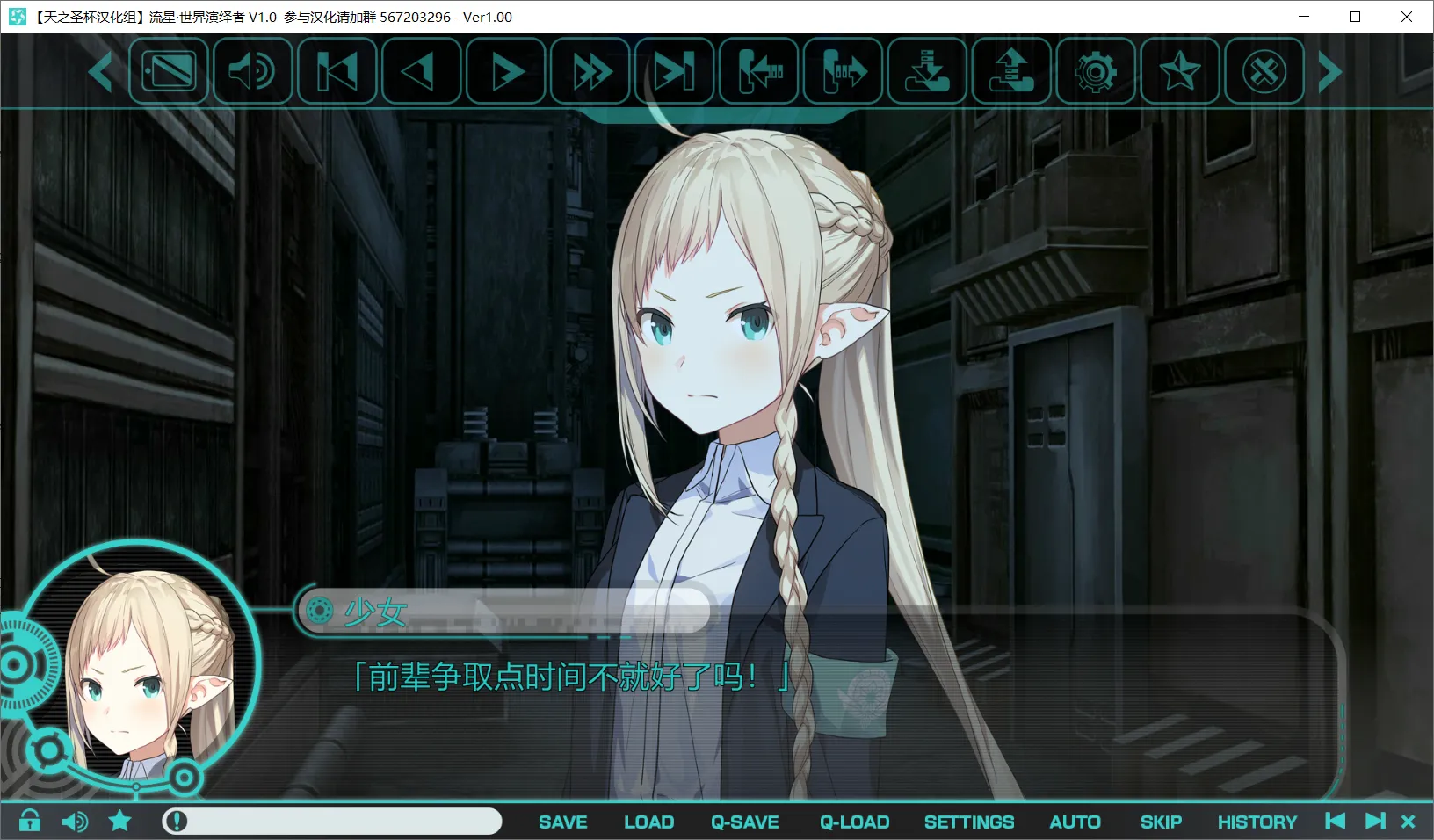Toggle the padlock icon in bottom bar
1434x840 pixels.
[x=30, y=821]
